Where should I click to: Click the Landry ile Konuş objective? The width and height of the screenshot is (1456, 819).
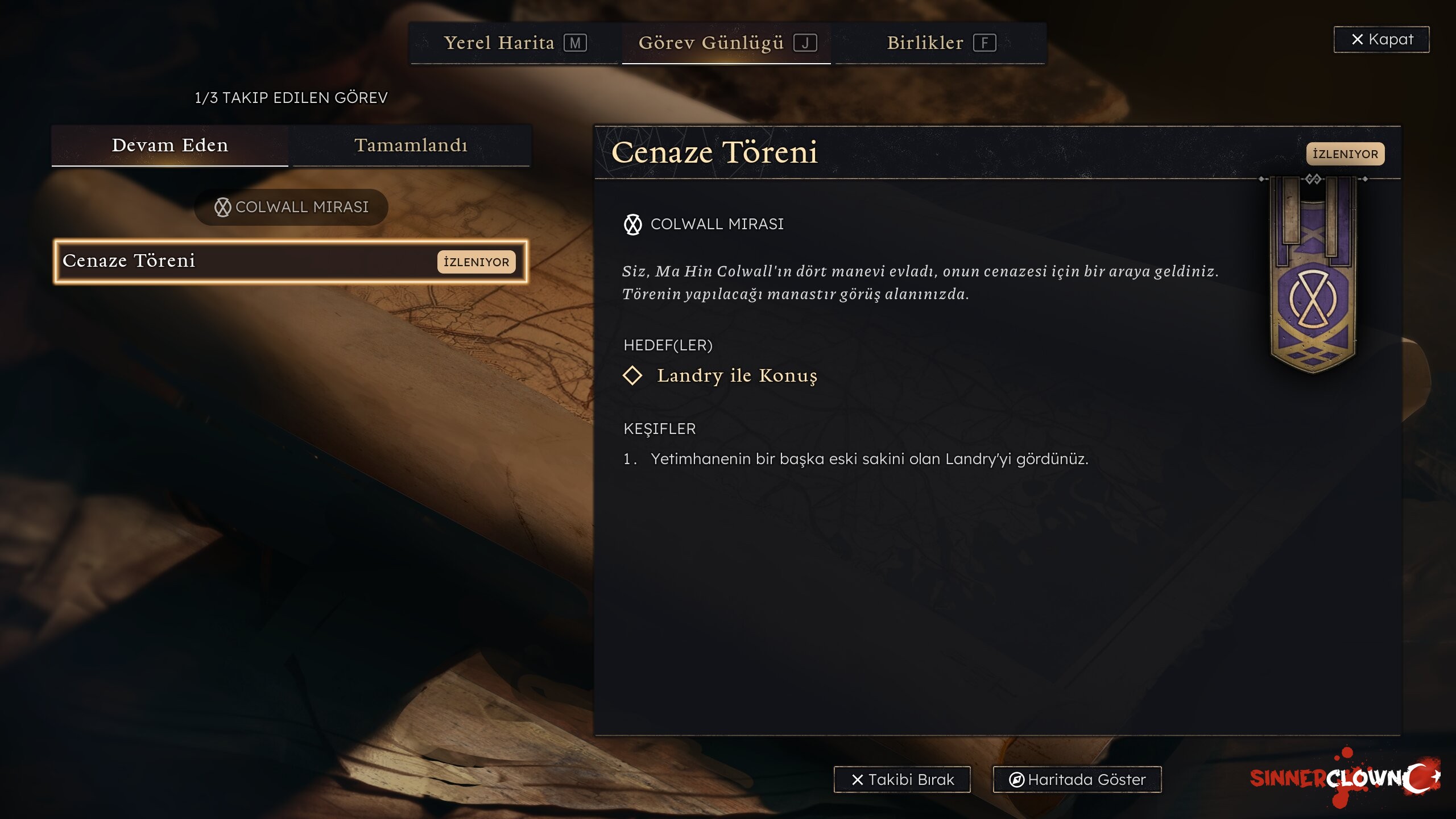(737, 375)
